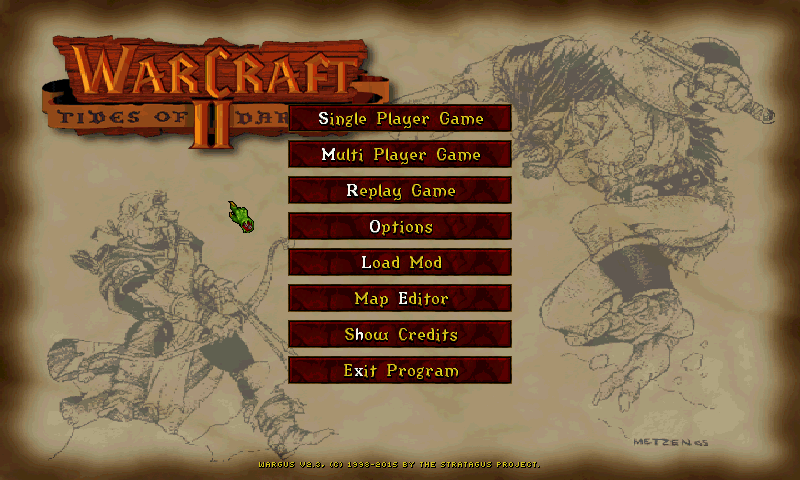Viewport: 800px width, 480px height.
Task: Start a Single Player Game
Action: (x=400, y=119)
